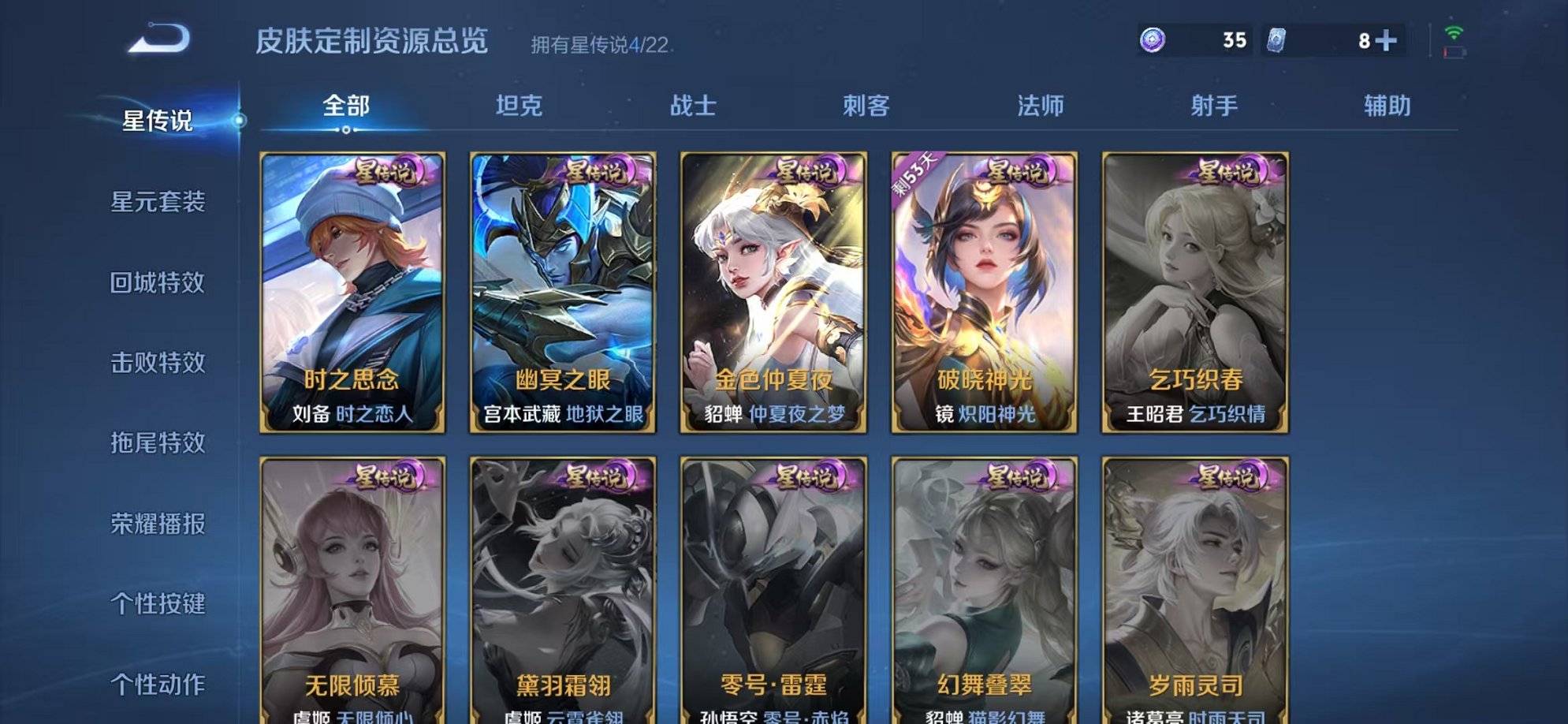
Task: Switch to the 法师 tab
Action: coord(1041,105)
